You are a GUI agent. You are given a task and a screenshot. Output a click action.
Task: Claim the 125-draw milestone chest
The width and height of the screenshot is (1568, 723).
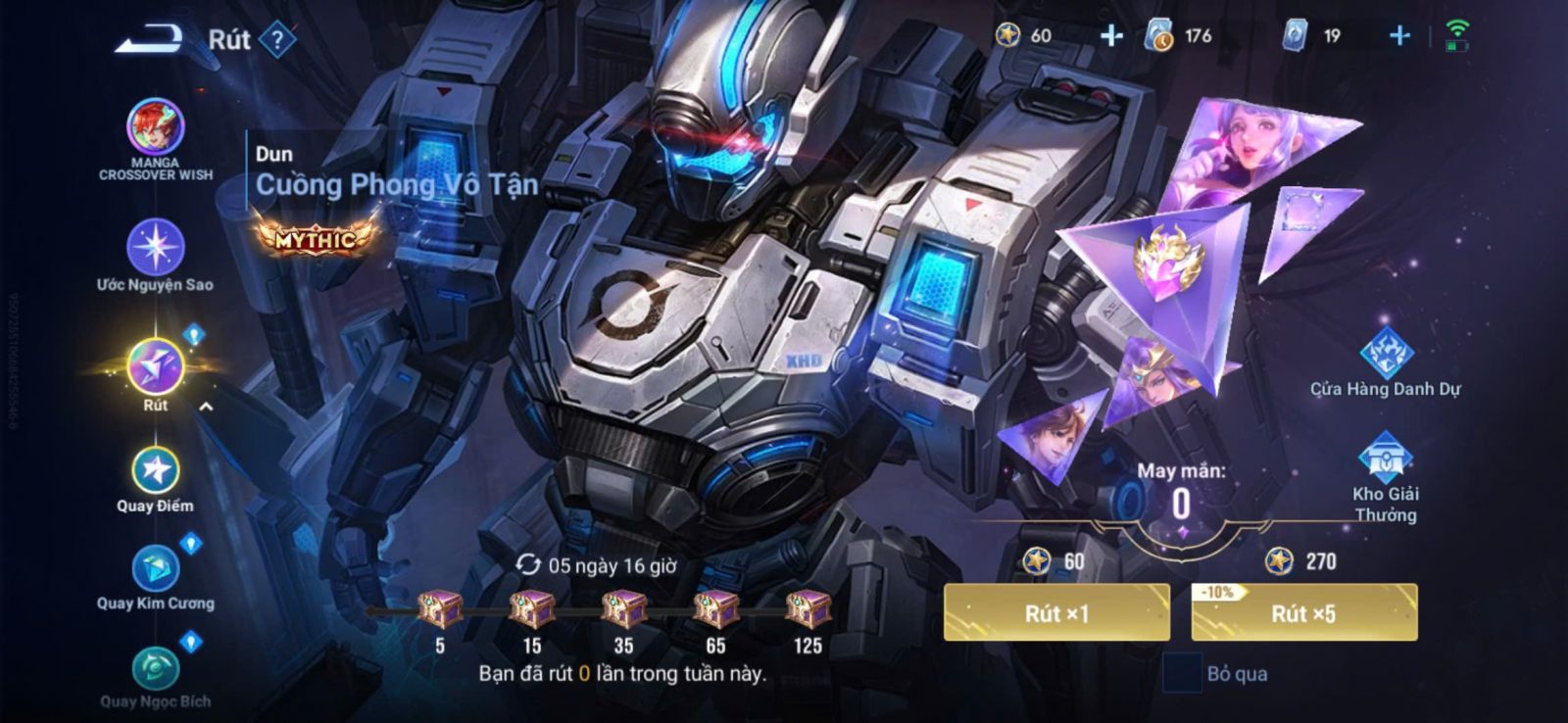(808, 609)
